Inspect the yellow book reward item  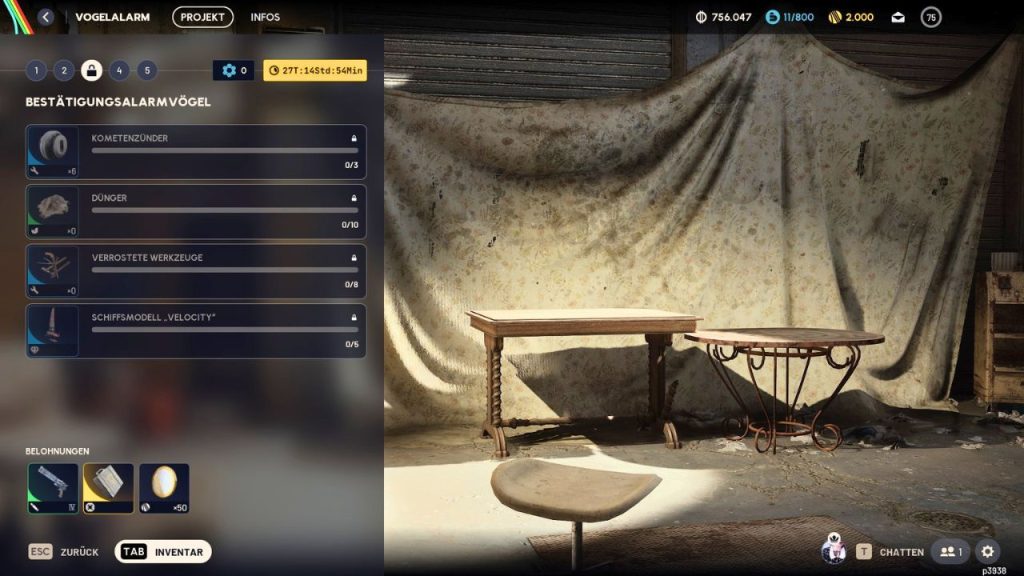(x=108, y=488)
